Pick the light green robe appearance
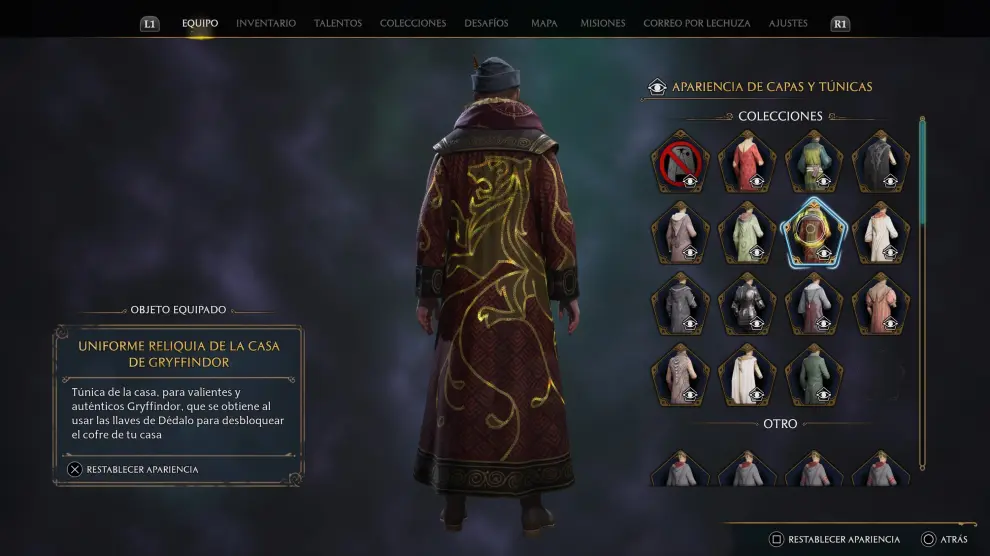The height and width of the screenshot is (556, 990). pyautogui.click(x=747, y=232)
